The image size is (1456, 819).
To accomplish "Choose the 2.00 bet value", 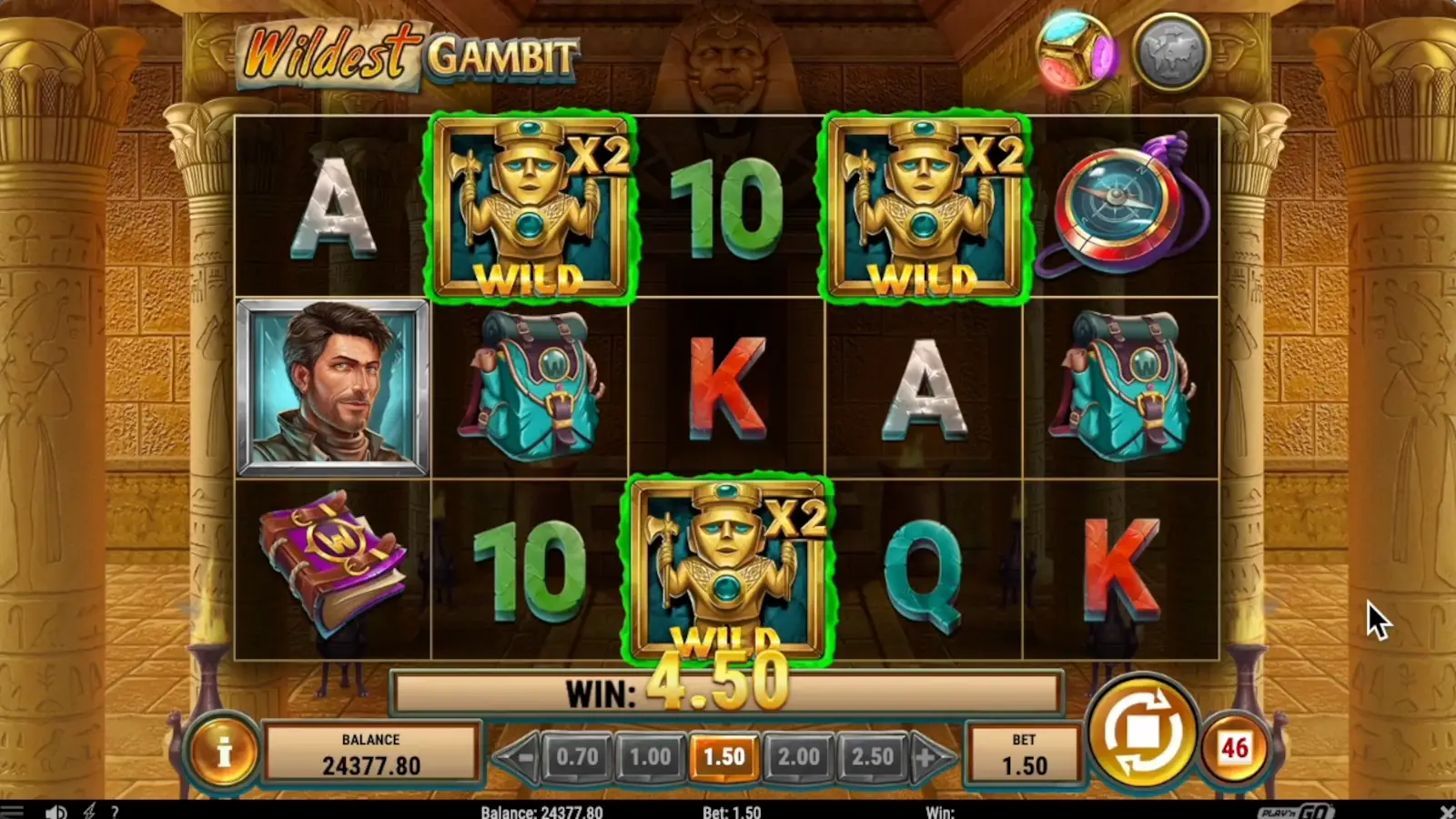I will (x=799, y=755).
